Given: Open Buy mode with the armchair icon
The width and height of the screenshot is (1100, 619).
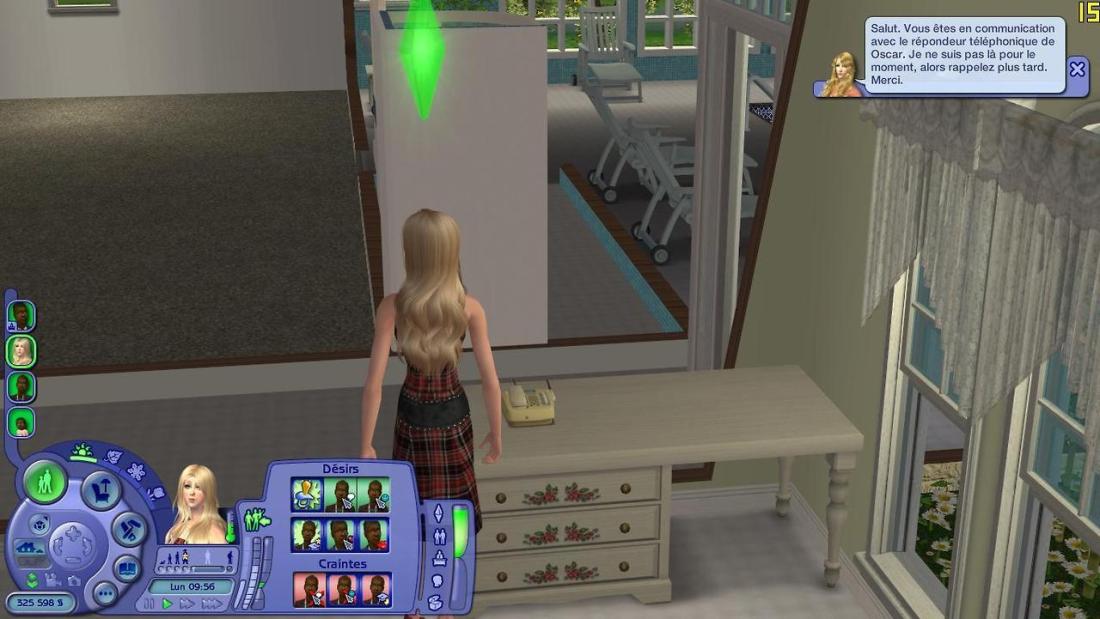Looking at the screenshot, I should pos(101,490).
